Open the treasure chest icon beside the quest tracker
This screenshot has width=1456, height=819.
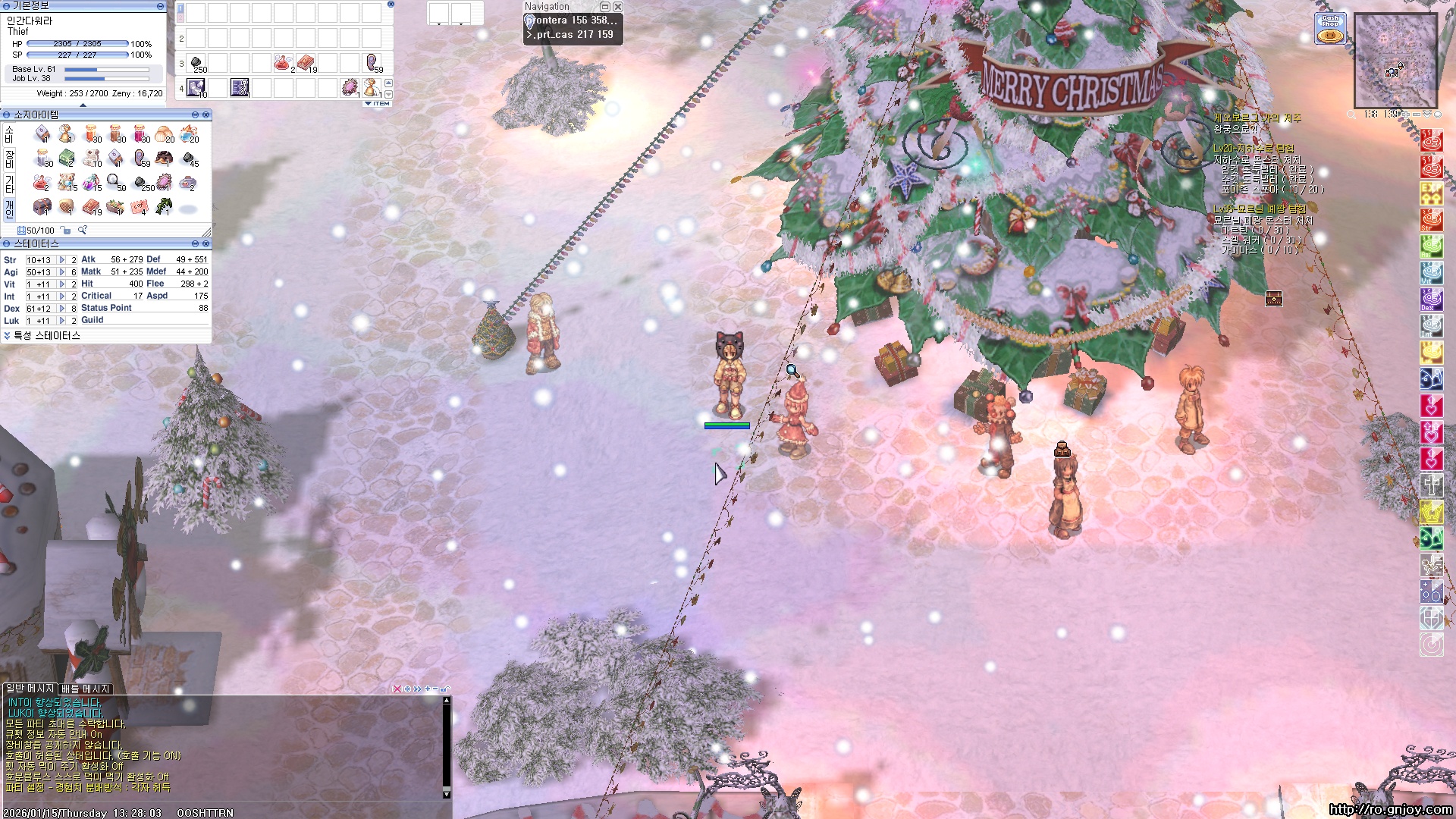click(x=1273, y=299)
